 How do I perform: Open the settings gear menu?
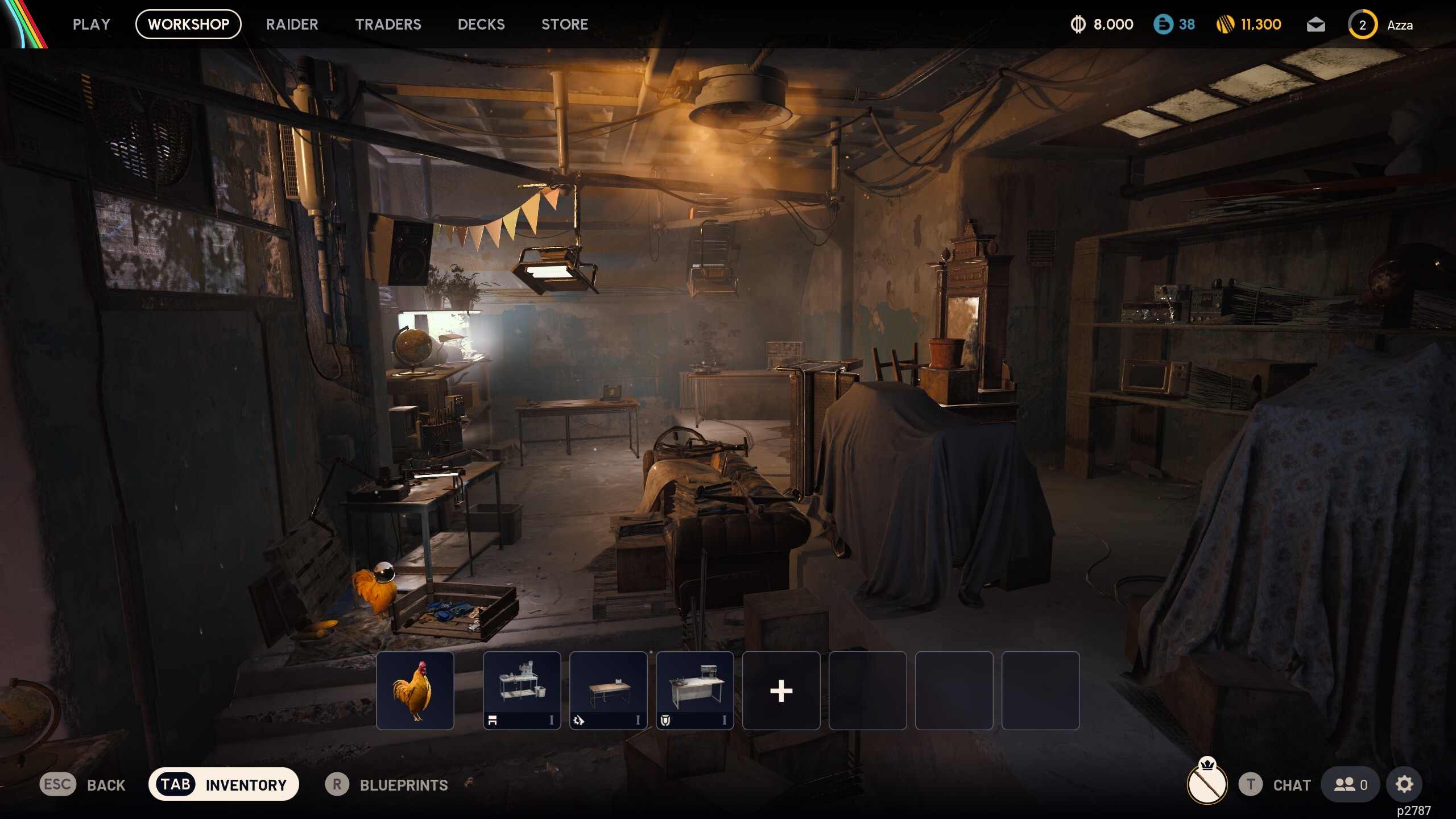[x=1404, y=784]
